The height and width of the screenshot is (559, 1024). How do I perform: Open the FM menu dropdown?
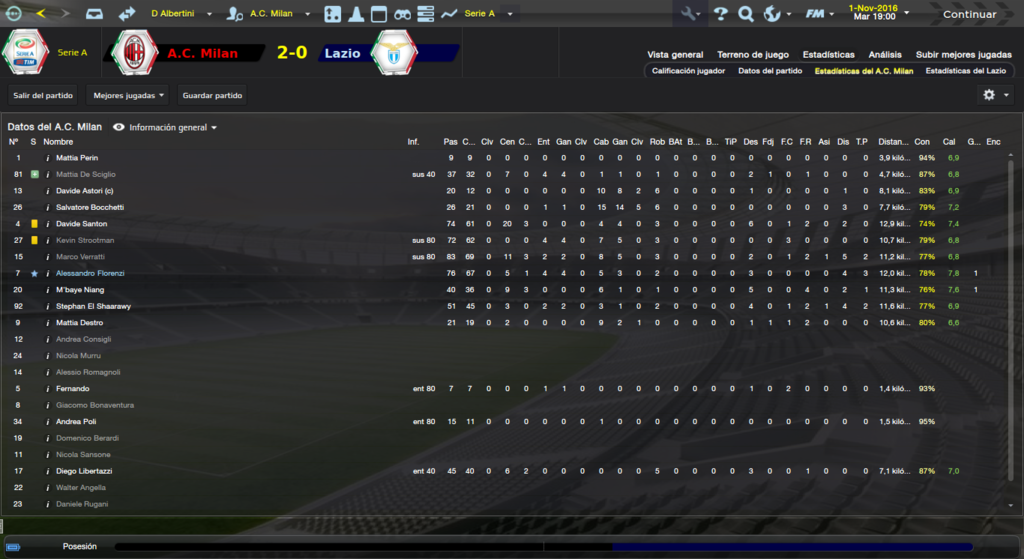click(x=819, y=14)
